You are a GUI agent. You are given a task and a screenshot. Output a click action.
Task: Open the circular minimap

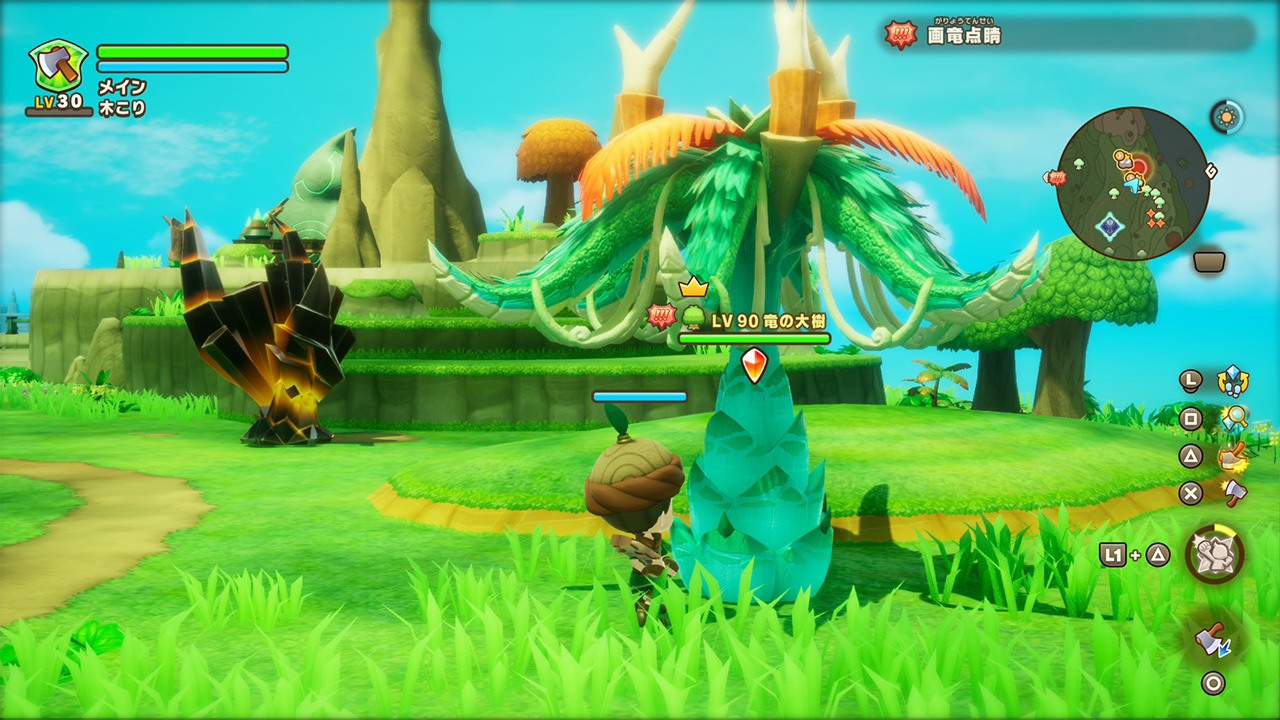point(1132,184)
